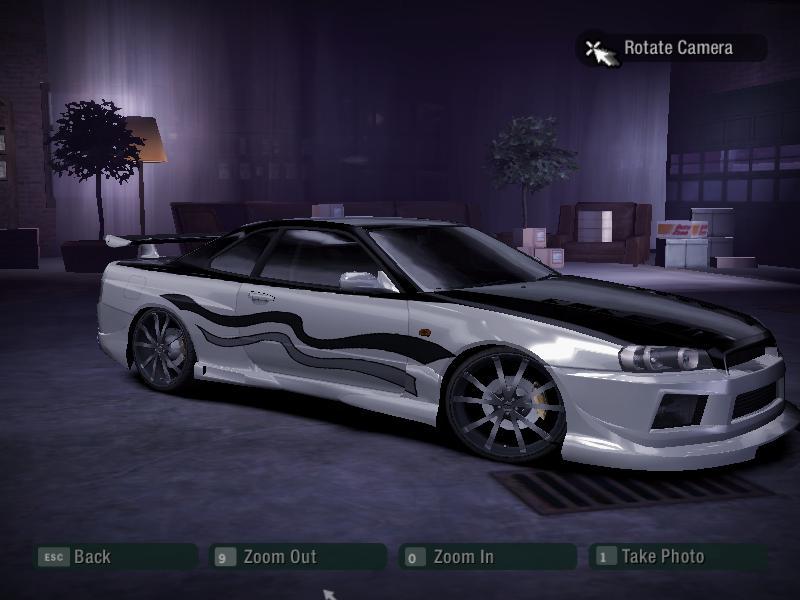Take a photo of the car
The height and width of the screenshot is (600, 800).
[662, 557]
